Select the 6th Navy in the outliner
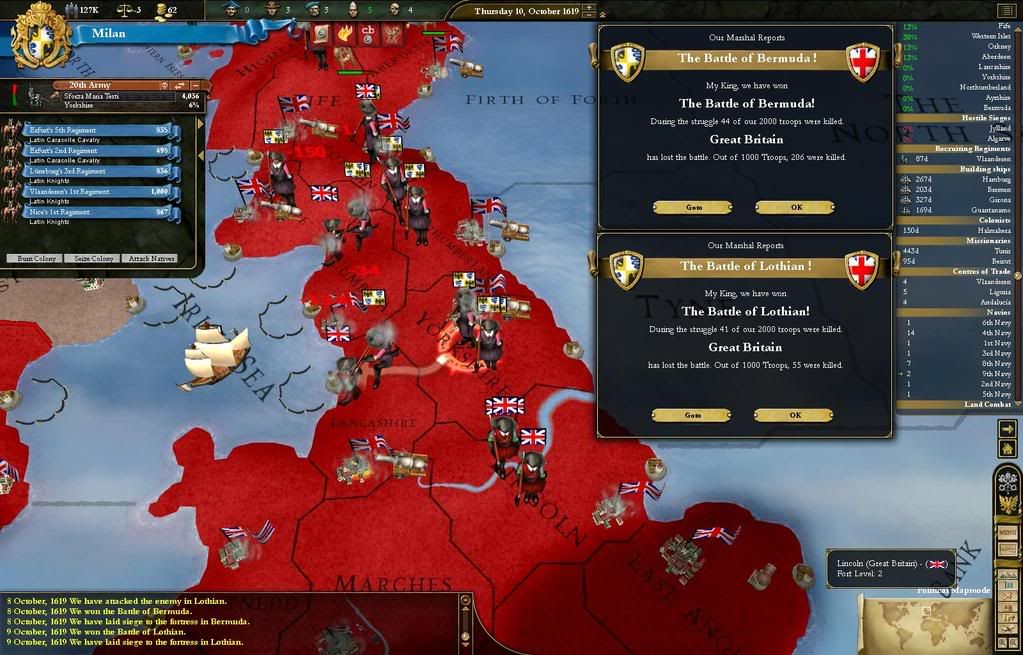This screenshot has width=1023, height=655. pos(958,322)
